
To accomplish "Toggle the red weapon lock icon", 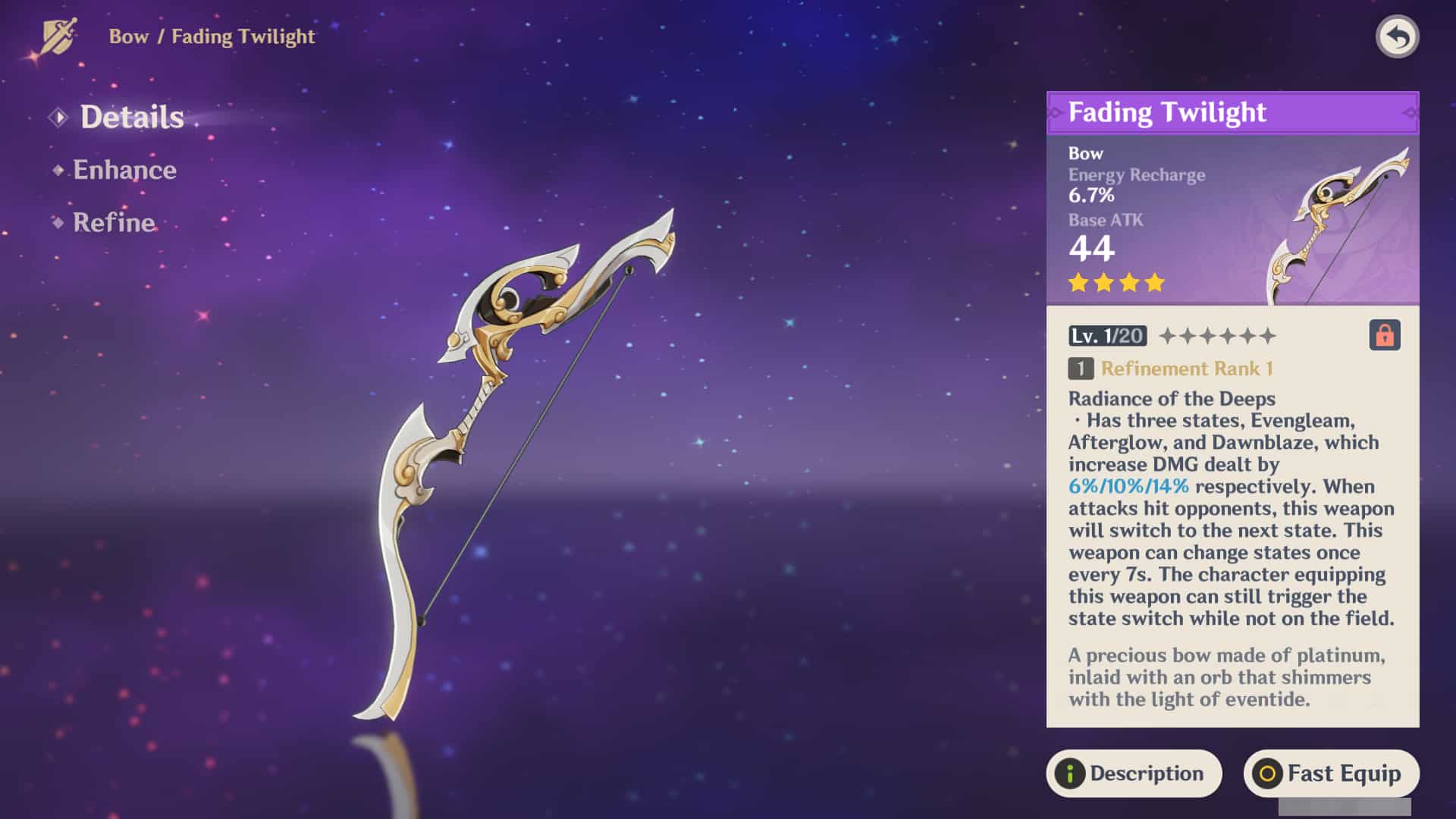I will click(1384, 335).
